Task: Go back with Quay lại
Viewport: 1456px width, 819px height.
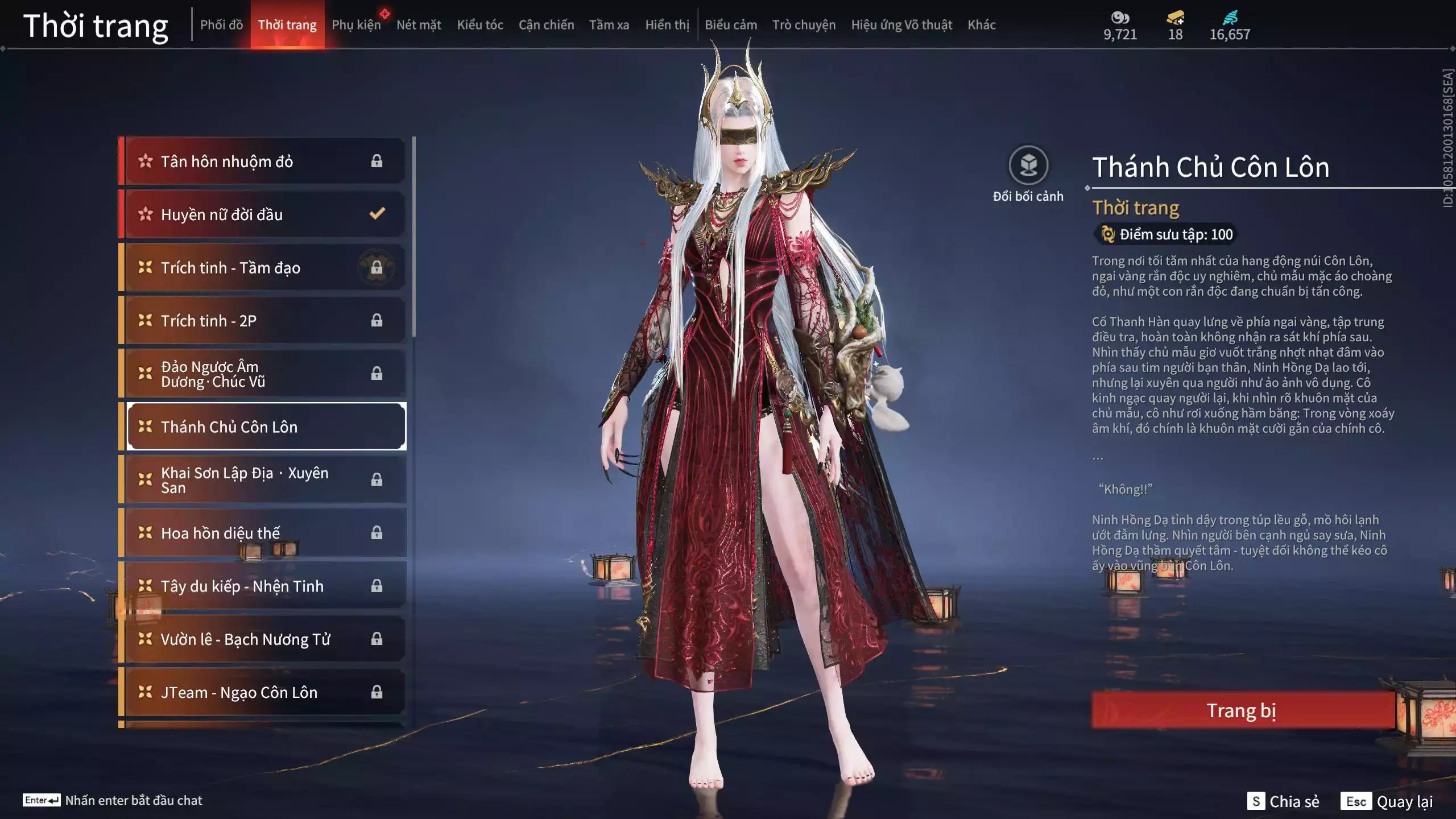Action: point(1387,801)
